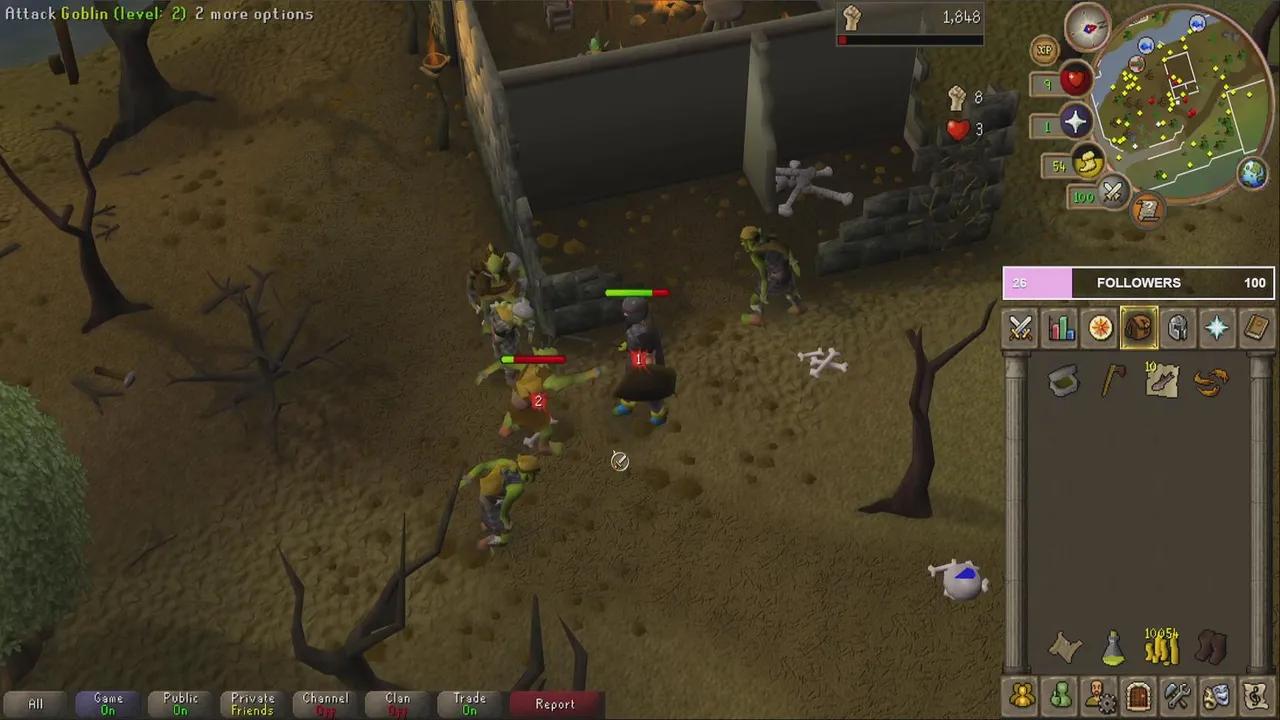This screenshot has height=720, width=1280.
Task: Open the Prayer tab
Action: [1217, 328]
